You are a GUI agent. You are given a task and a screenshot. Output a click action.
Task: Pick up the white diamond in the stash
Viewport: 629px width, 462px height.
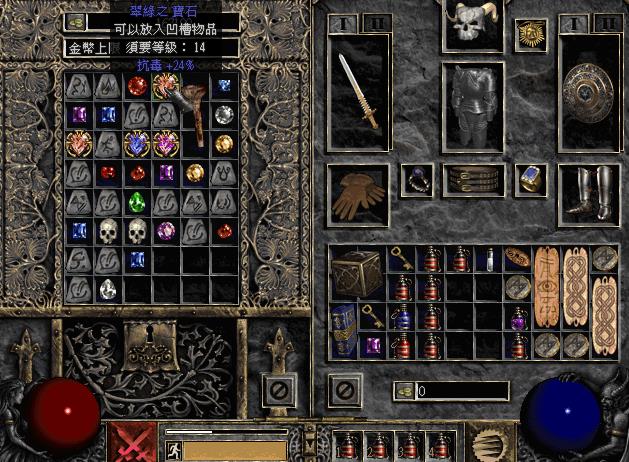(108, 290)
